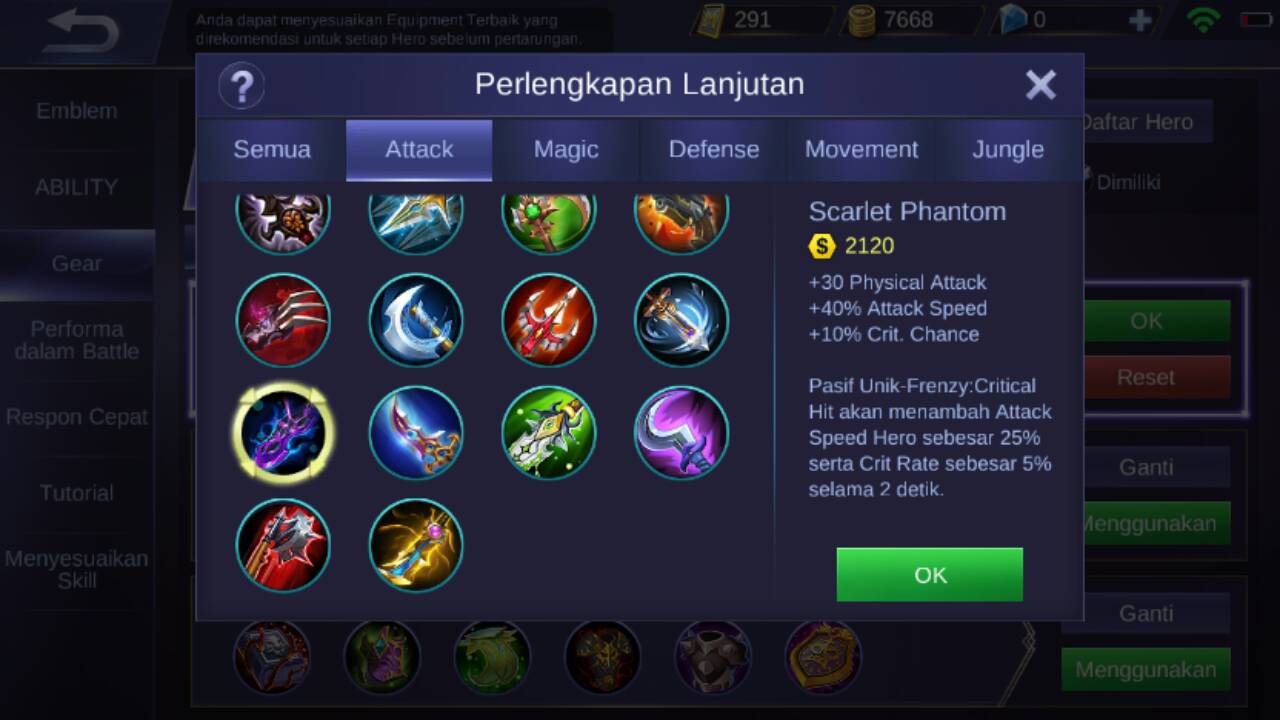Close the Perlengkapan Lanjutan dialog

click(x=1040, y=85)
